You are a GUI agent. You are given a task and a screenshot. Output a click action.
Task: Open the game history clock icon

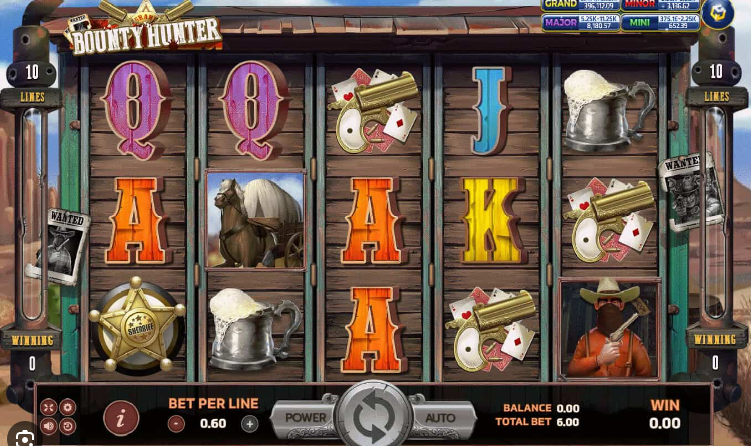coord(67,426)
